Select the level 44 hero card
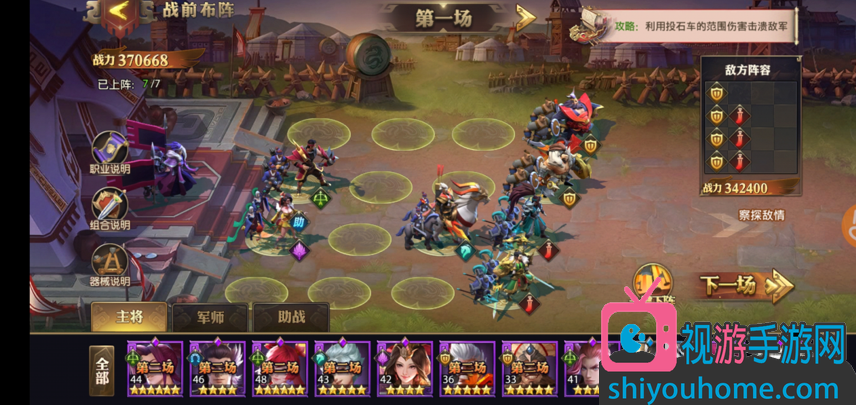 (x=154, y=369)
